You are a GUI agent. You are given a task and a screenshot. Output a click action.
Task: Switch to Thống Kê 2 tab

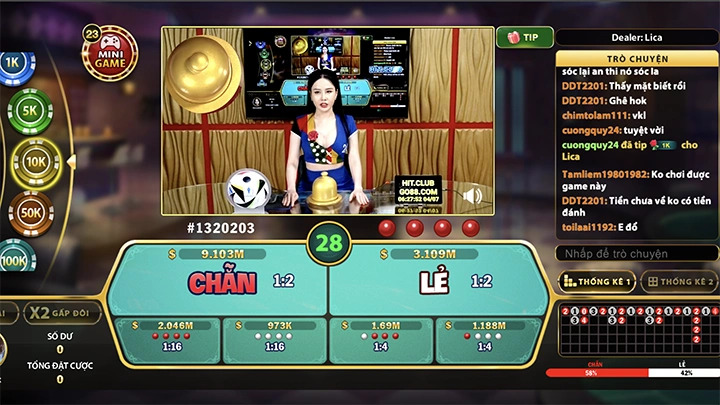pyautogui.click(x=681, y=282)
